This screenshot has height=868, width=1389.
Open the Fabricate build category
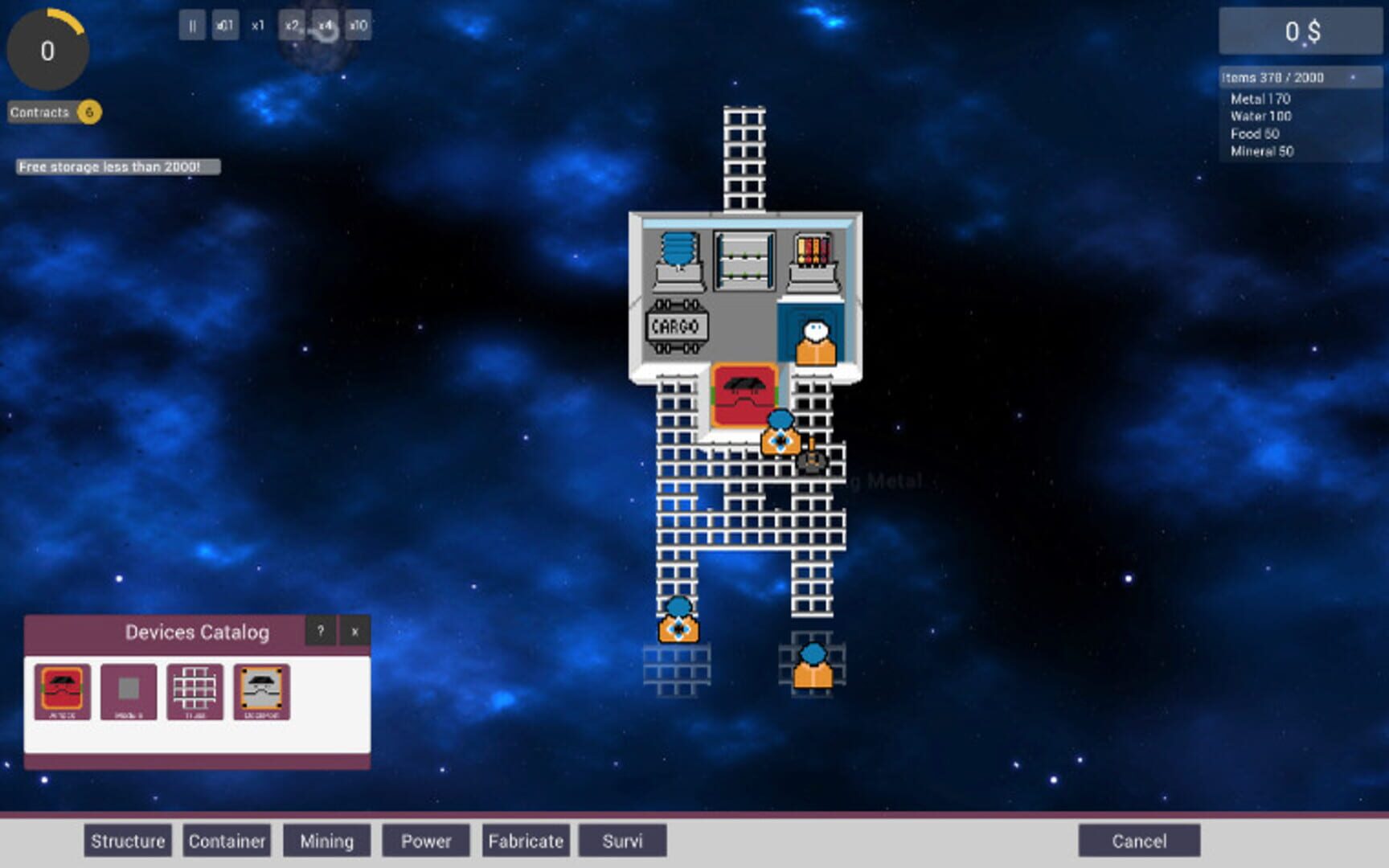pyautogui.click(x=526, y=841)
